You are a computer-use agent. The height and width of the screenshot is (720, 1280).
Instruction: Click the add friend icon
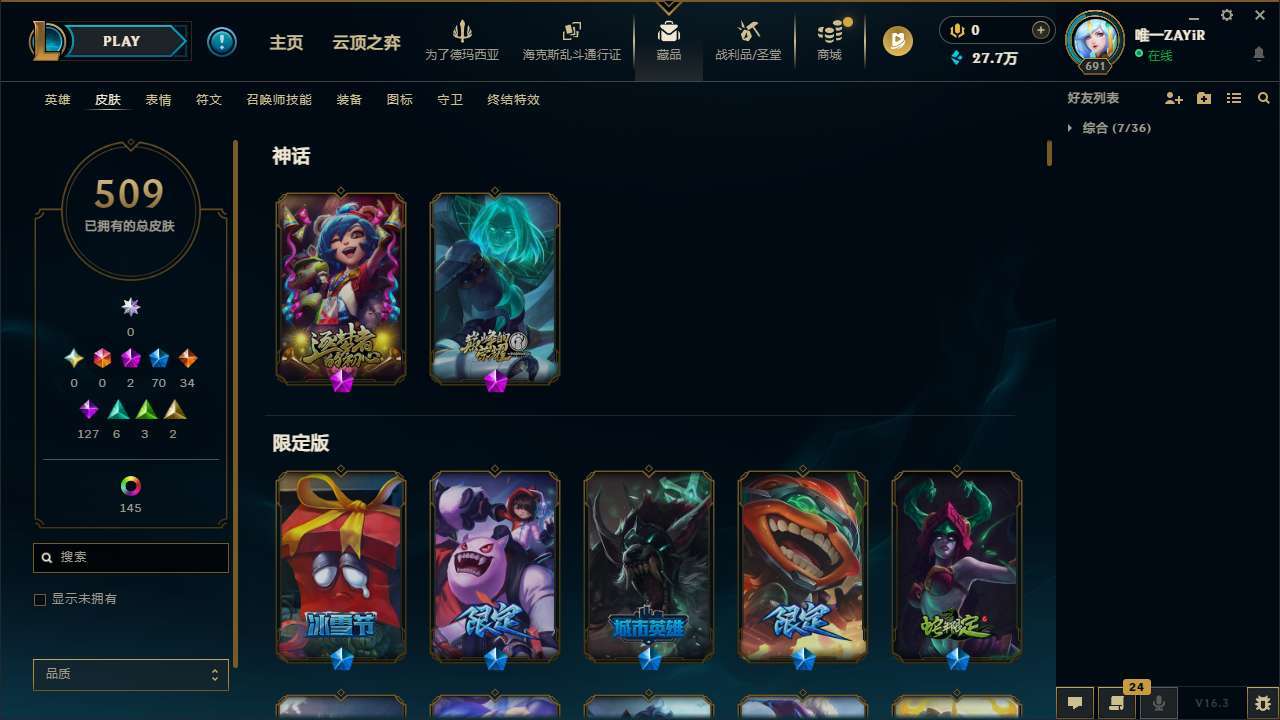pyautogui.click(x=1174, y=97)
